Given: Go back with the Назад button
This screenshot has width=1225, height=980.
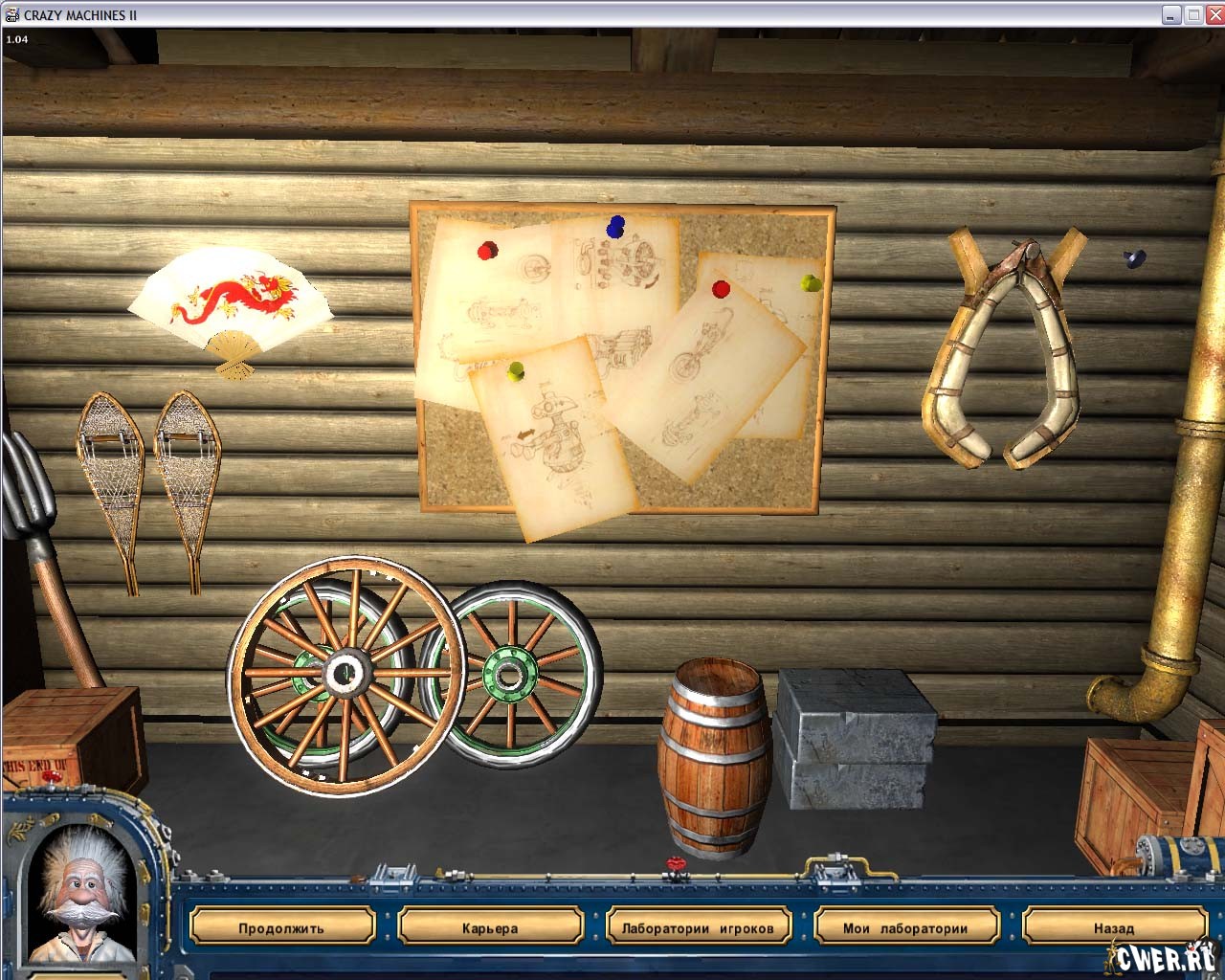Looking at the screenshot, I should tap(1113, 927).
